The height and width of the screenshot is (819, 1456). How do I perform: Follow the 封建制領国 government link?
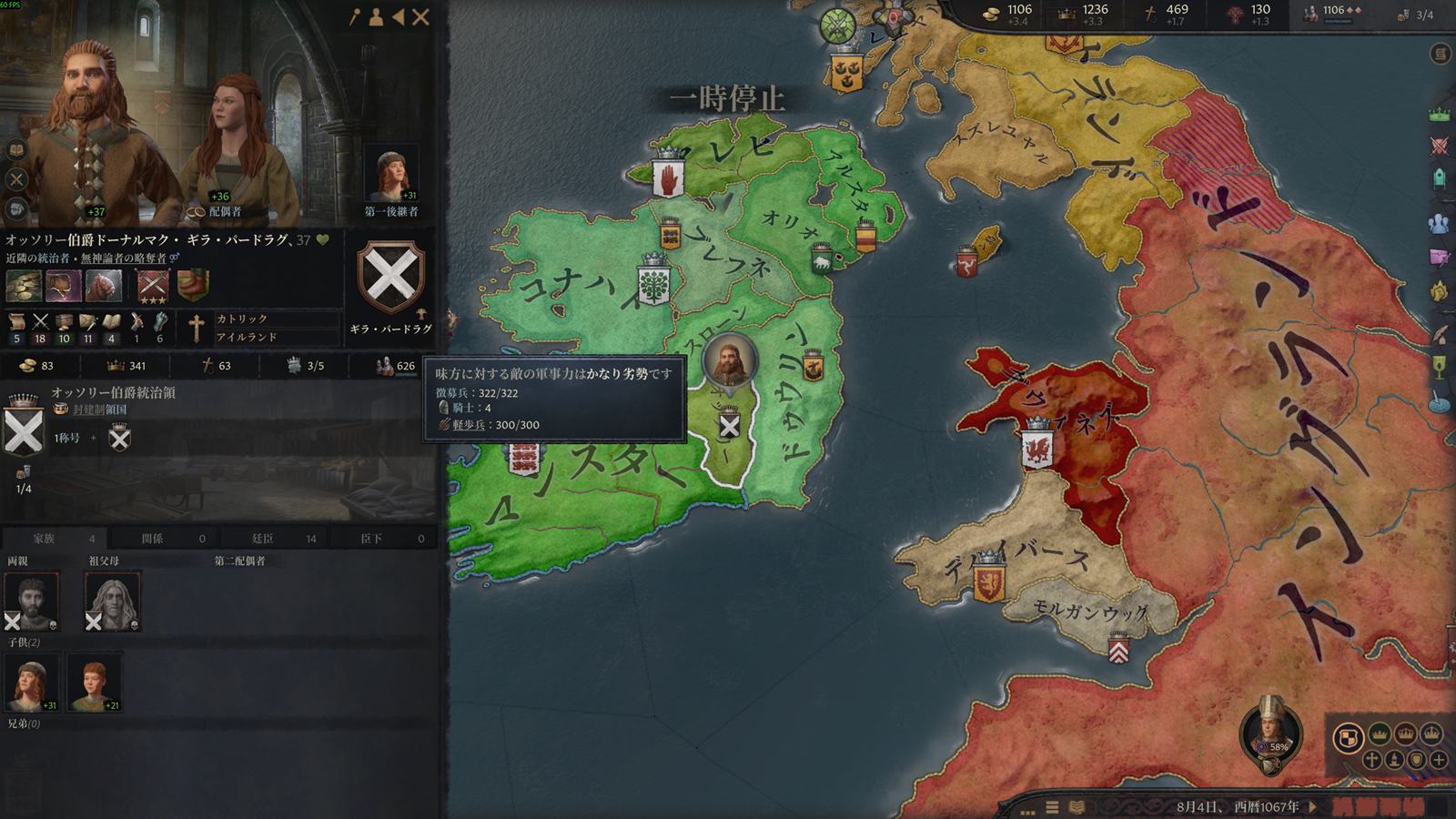(100, 409)
